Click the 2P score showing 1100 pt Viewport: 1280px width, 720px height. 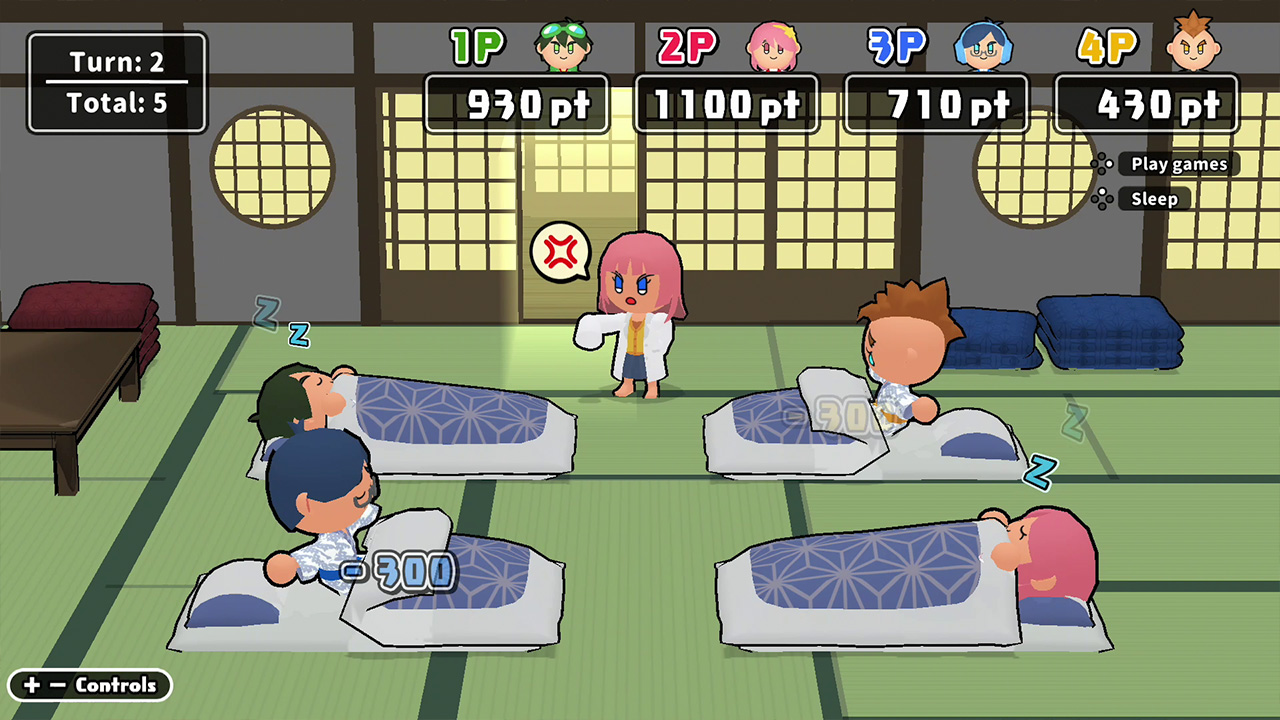coord(727,103)
